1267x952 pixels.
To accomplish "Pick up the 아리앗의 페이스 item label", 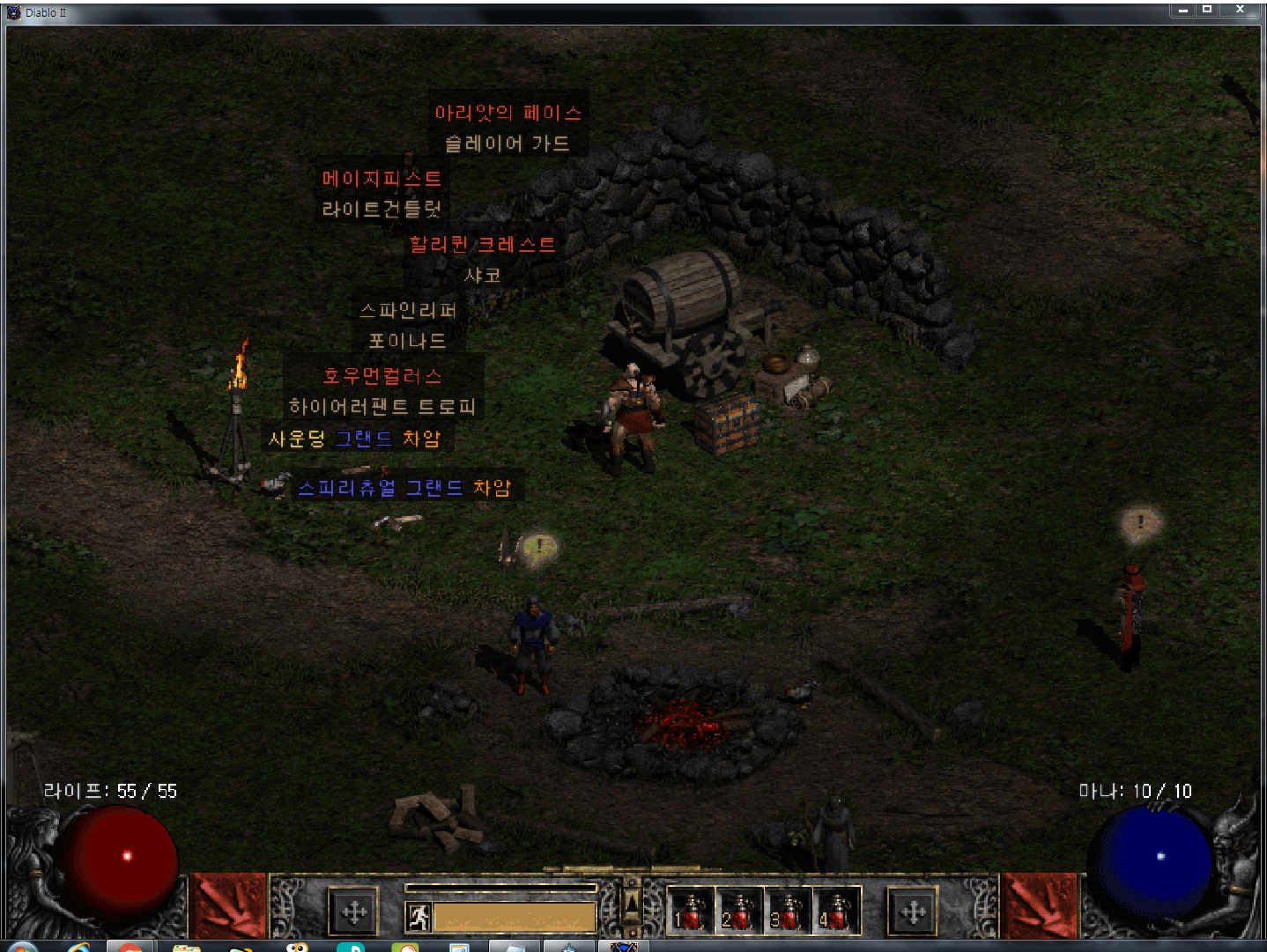I will click(x=508, y=113).
